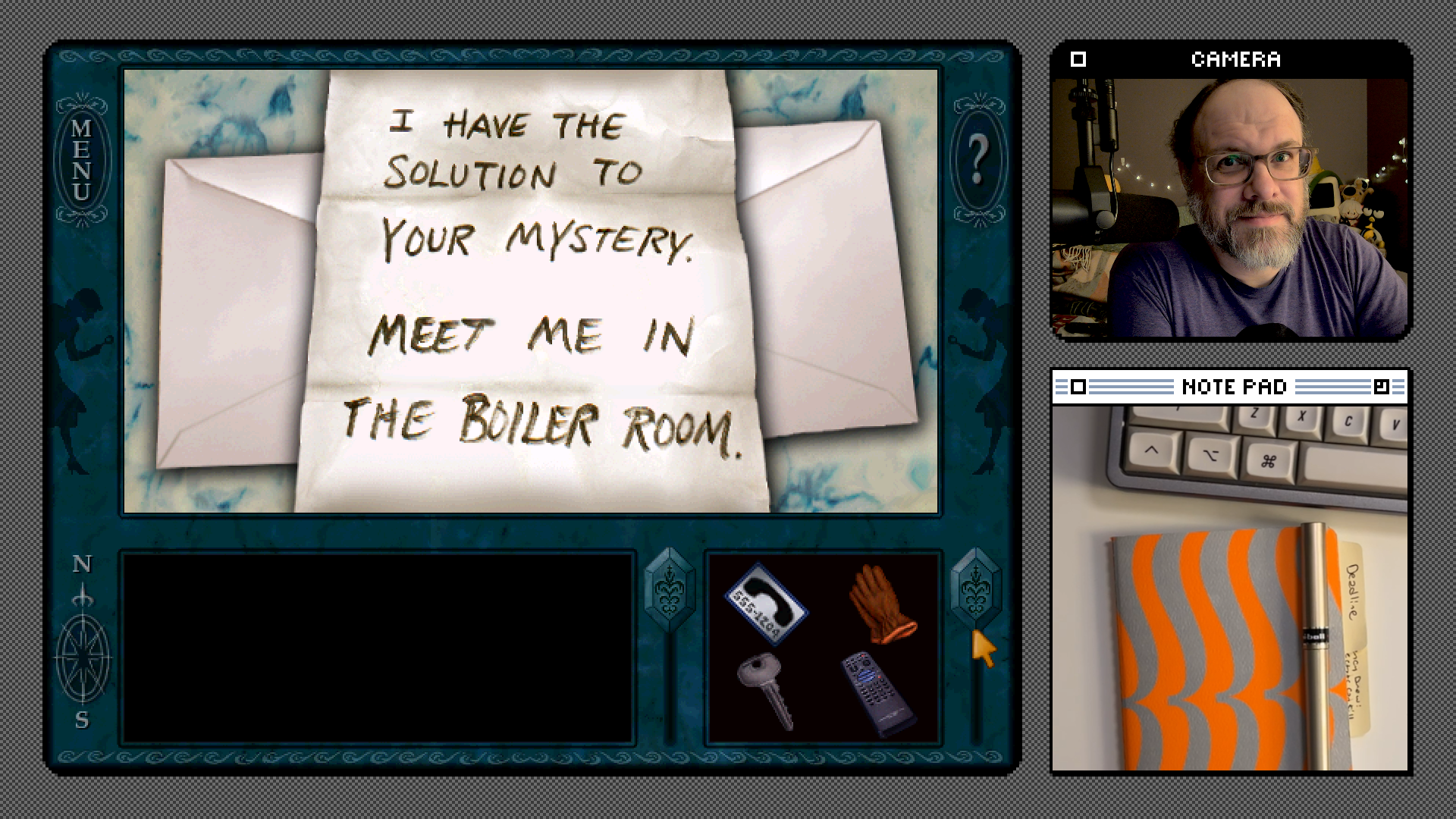Choose the remote control inventory item
Viewport: 1456px width, 819px height.
878,694
